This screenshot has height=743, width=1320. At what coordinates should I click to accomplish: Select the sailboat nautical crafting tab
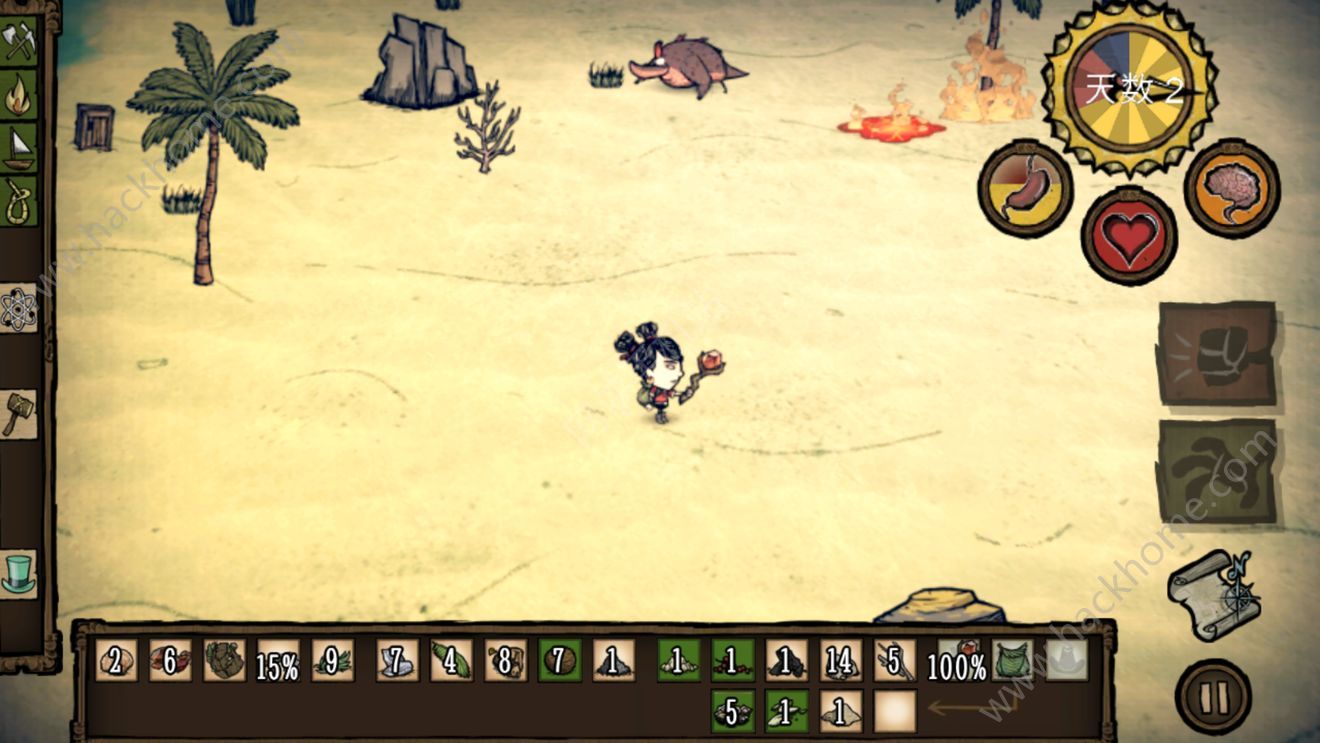coord(19,148)
